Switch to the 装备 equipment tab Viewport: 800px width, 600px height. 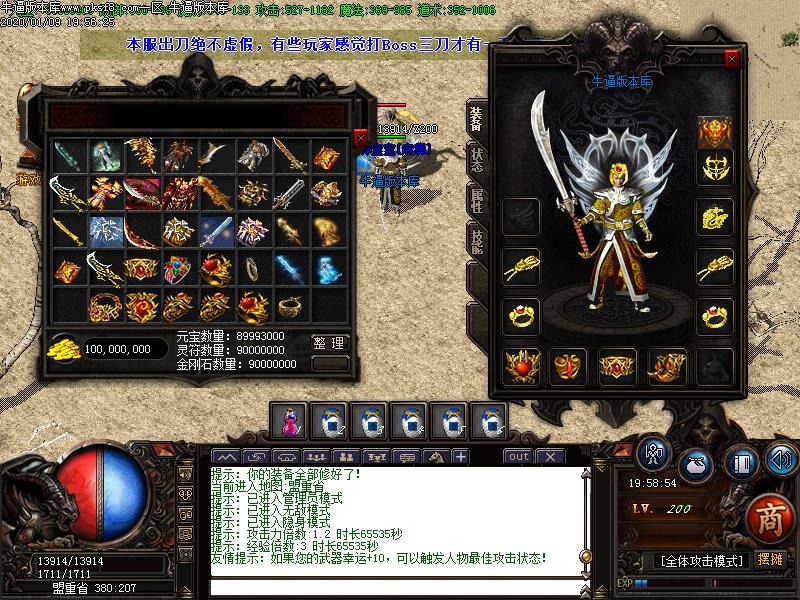click(x=476, y=118)
